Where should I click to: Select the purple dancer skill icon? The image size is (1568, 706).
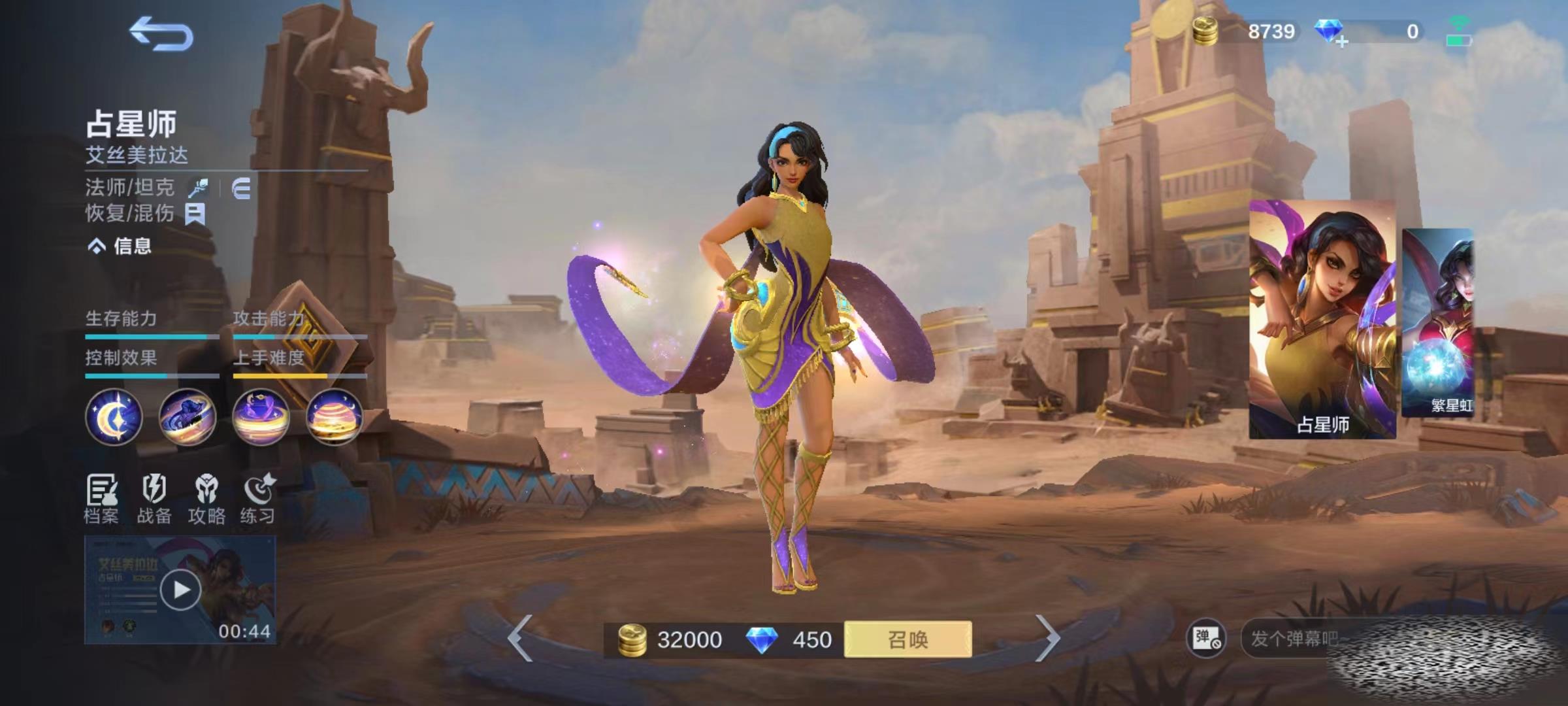point(261,417)
